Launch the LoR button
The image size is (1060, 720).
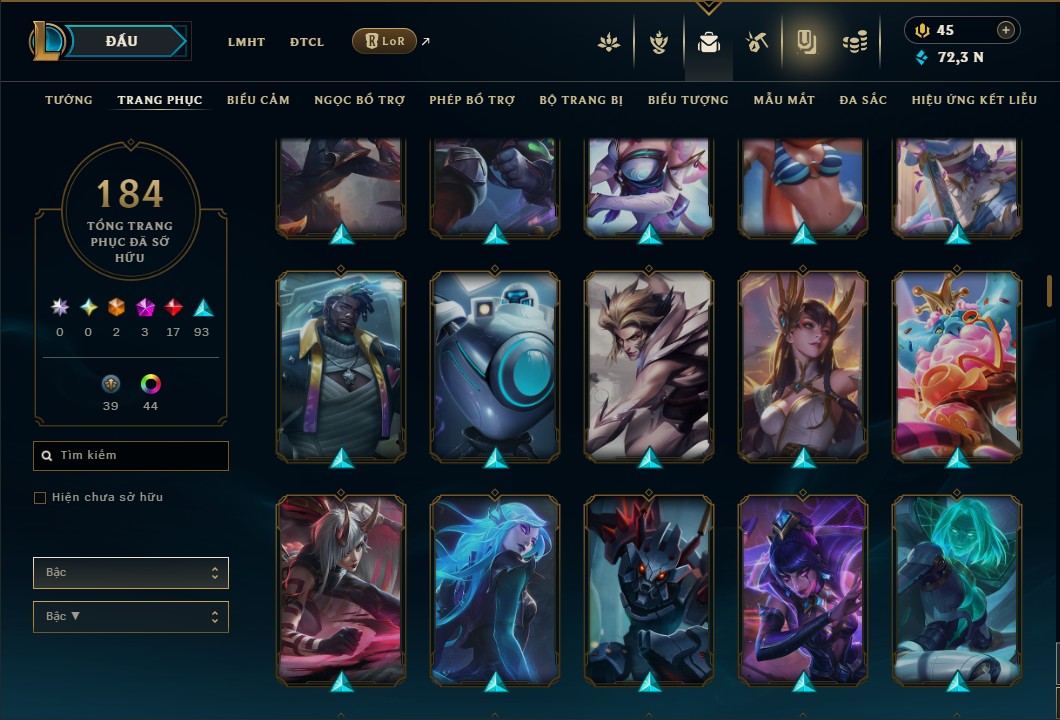[384, 41]
